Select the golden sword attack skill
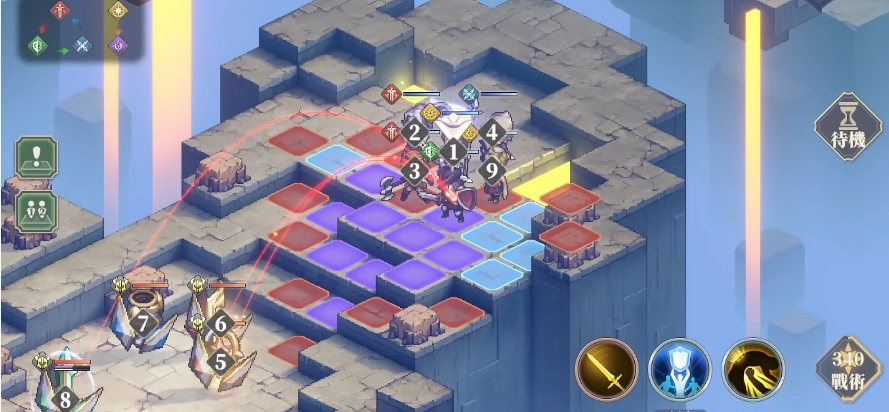Screen dimensions: 889x412 tap(606, 369)
